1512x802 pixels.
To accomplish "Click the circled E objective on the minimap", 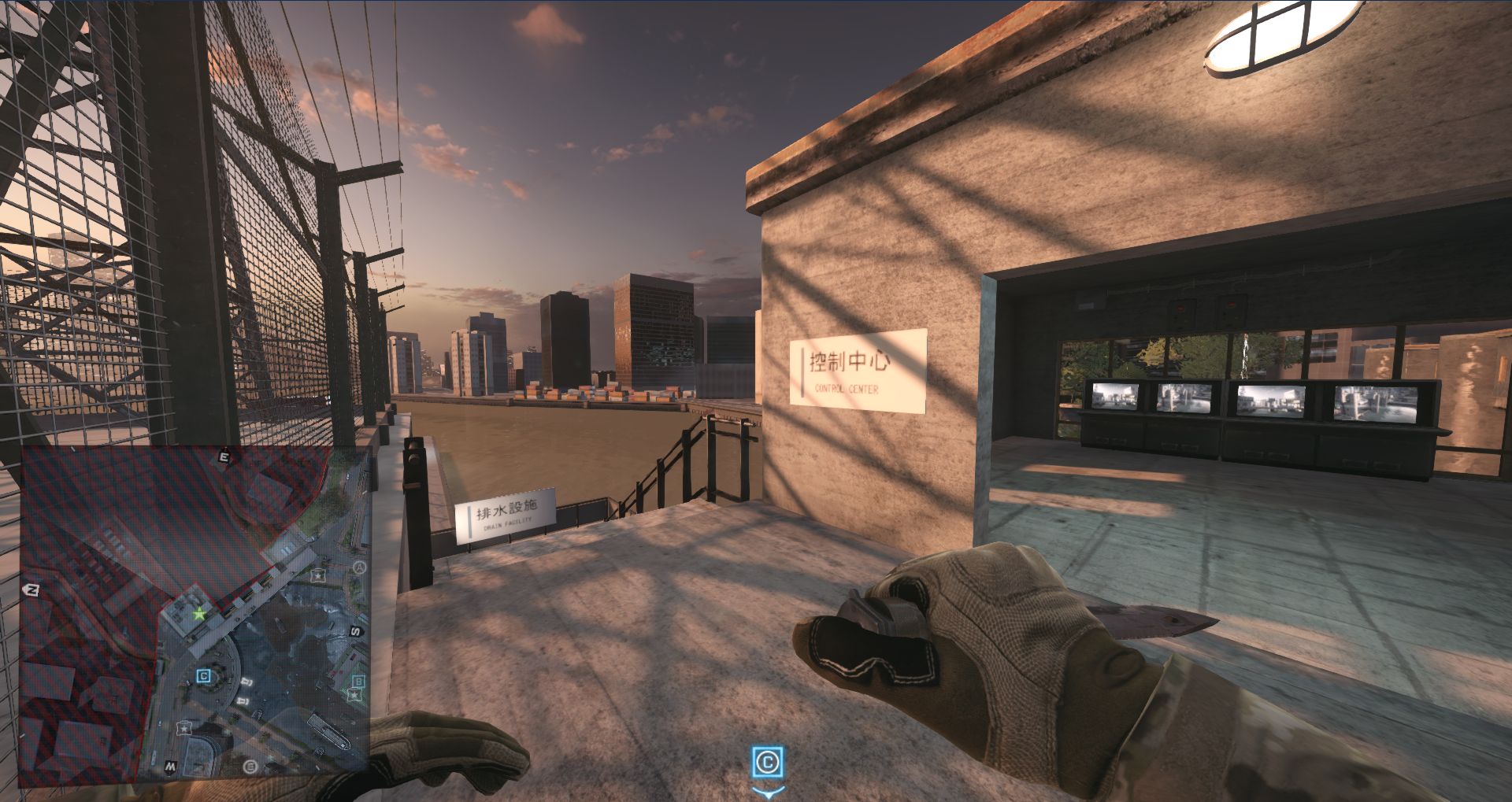I will coord(251,766).
